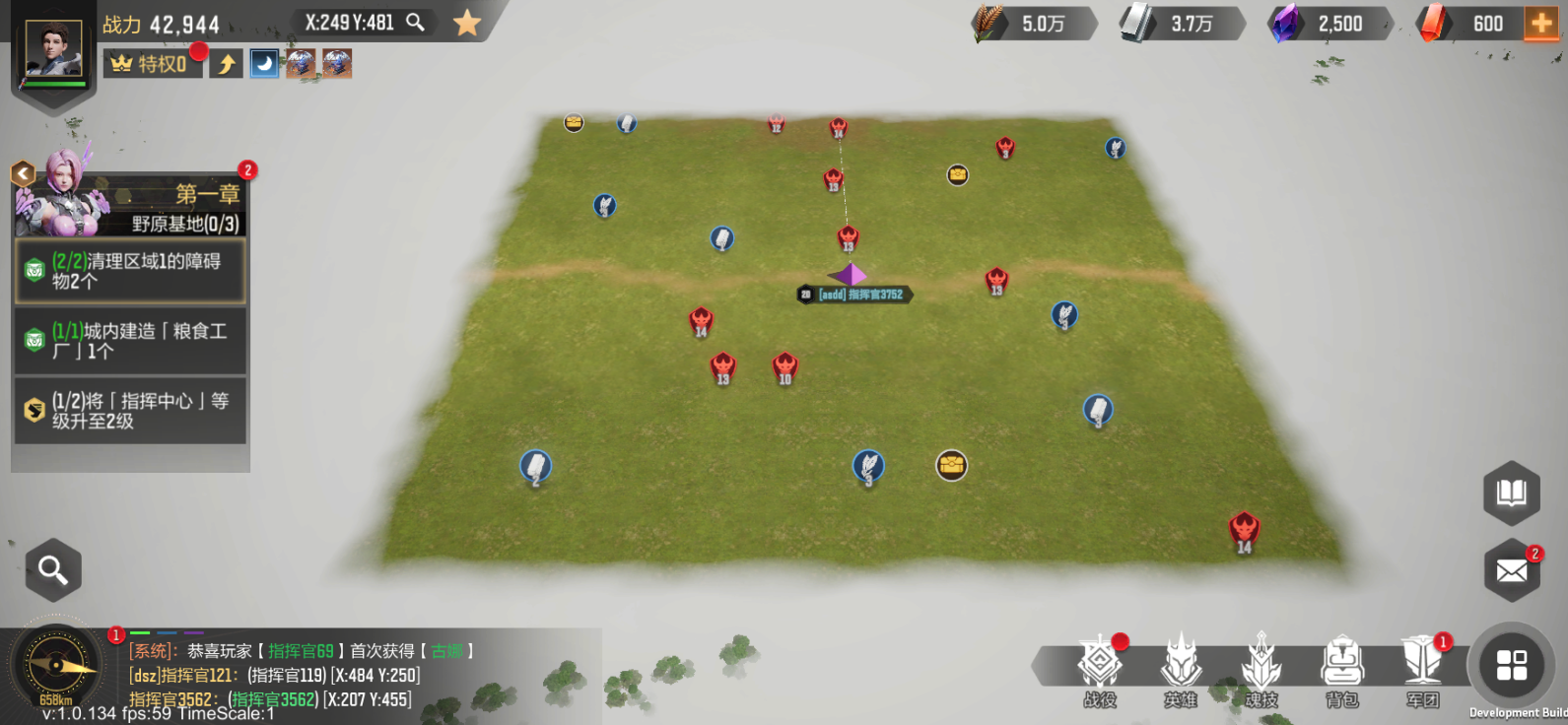Select the 指挥中心升至2级 quest entry
Image resolution: width=1568 pixels, height=725 pixels.
click(x=130, y=411)
